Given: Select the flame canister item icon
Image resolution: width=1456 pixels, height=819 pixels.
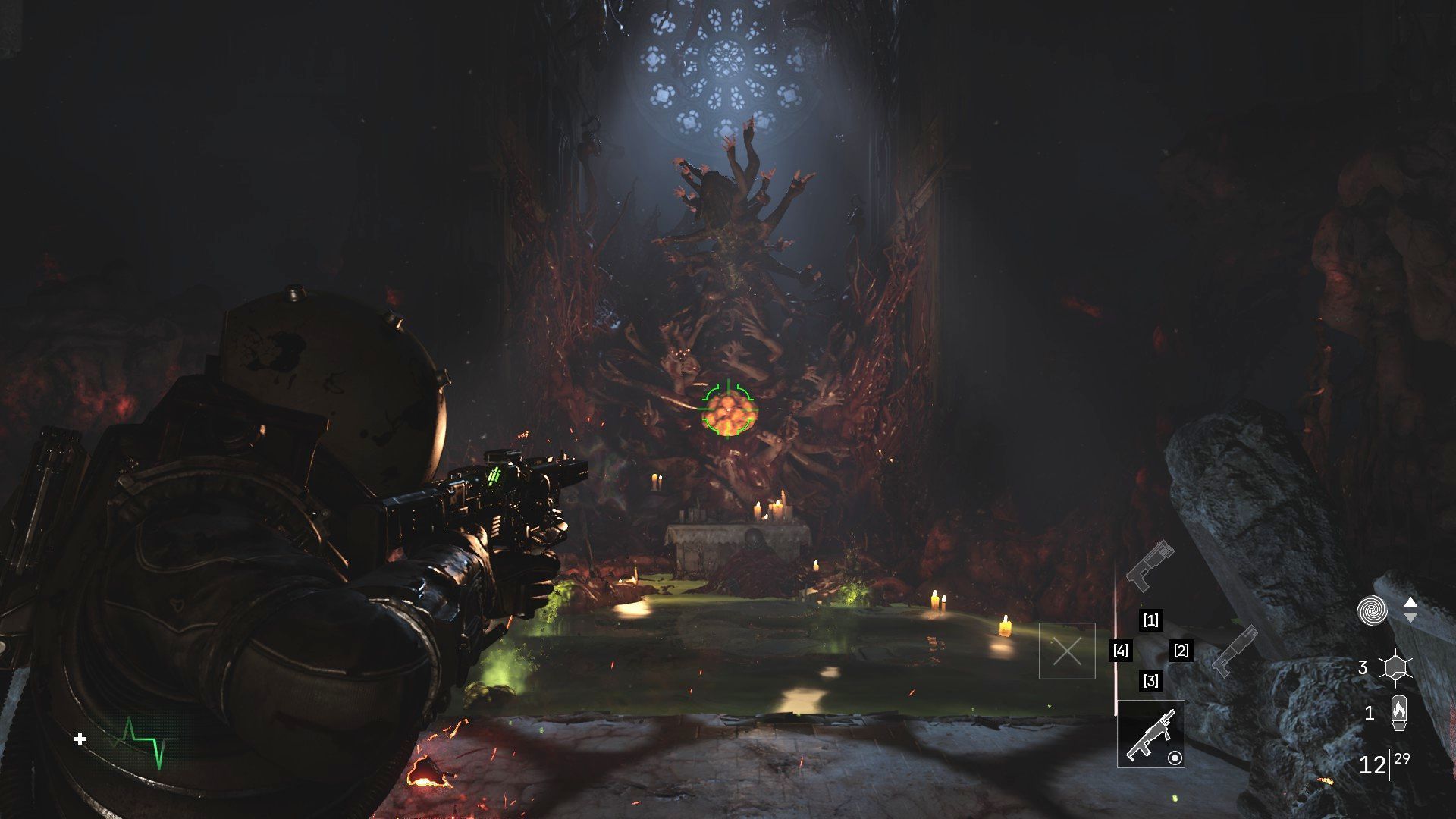Looking at the screenshot, I should pyautogui.click(x=1399, y=713).
